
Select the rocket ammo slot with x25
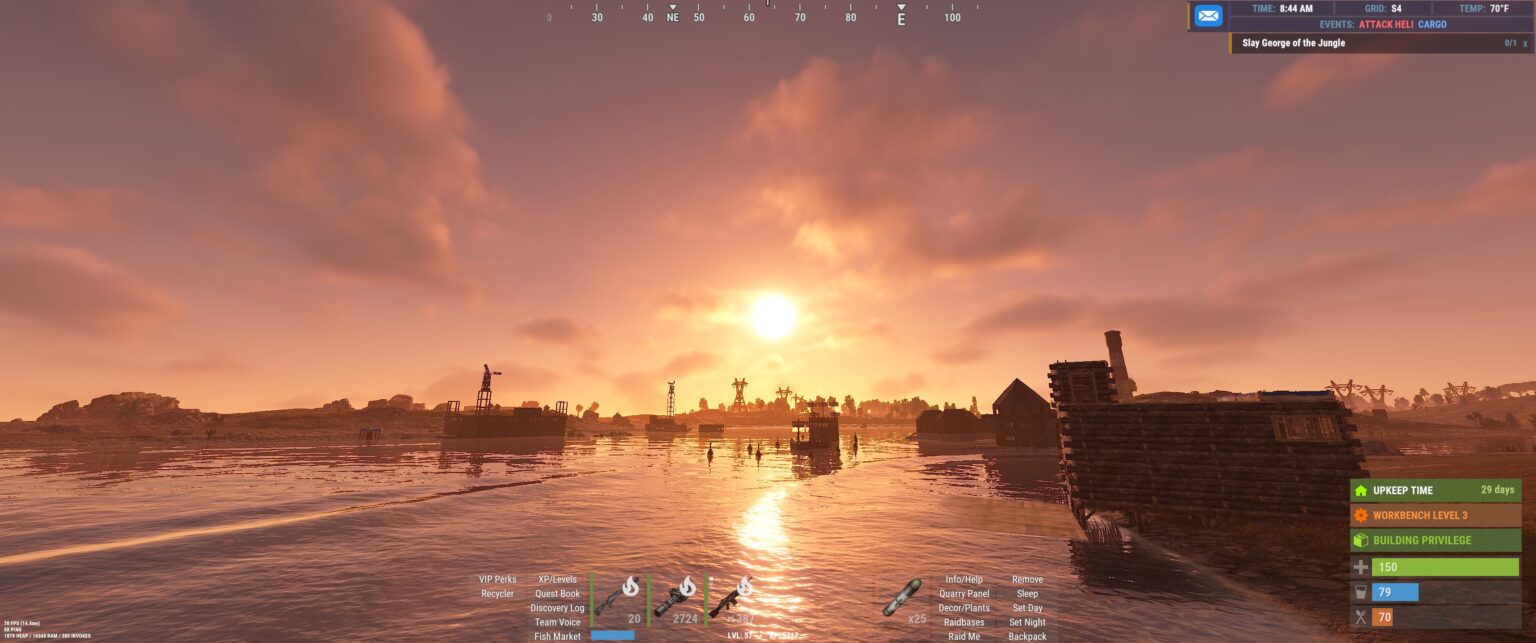902,599
